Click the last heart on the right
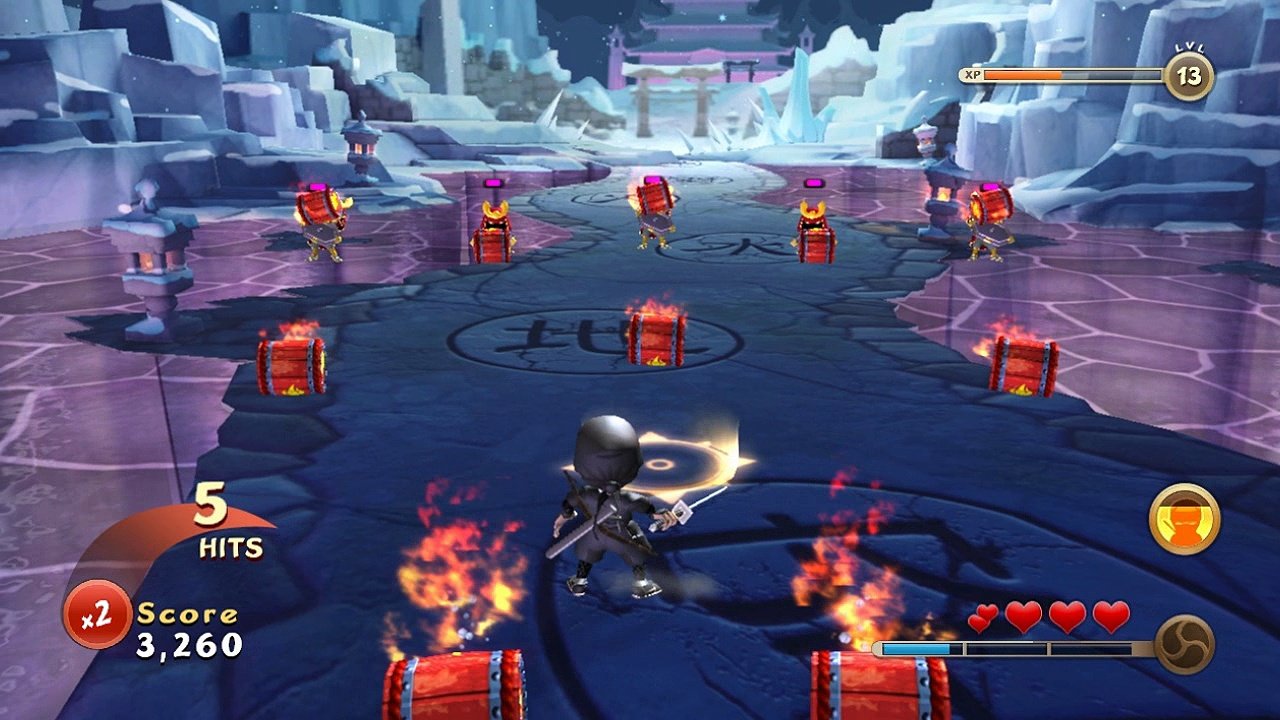The height and width of the screenshot is (720, 1280). pos(1110,617)
